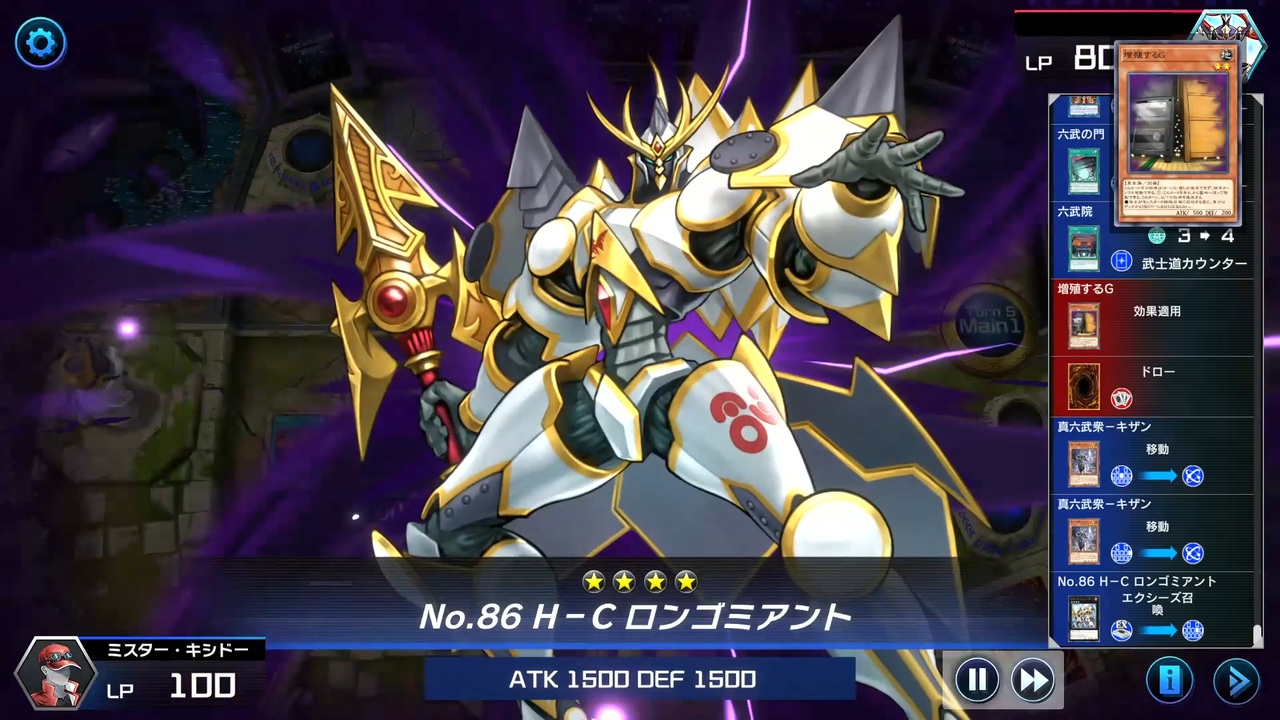Click the fast-forward replay icon

[x=1032, y=680]
